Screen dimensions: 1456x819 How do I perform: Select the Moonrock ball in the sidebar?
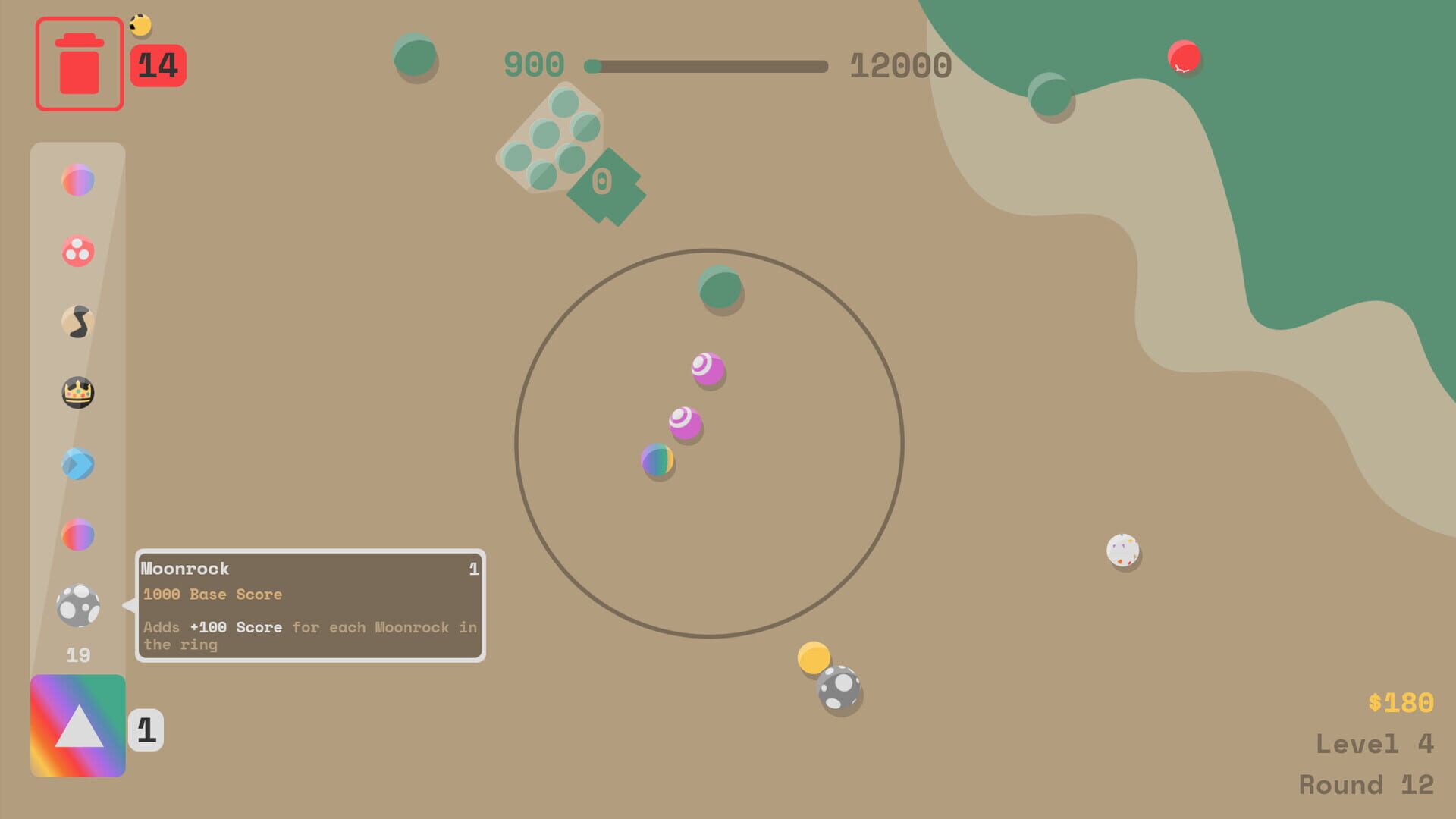coord(78,607)
